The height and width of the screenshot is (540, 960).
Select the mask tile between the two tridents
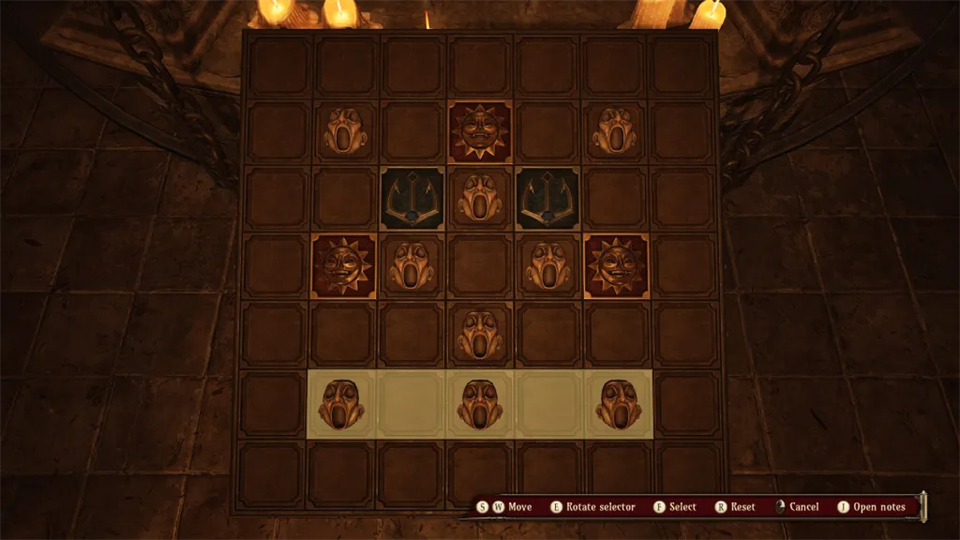480,198
